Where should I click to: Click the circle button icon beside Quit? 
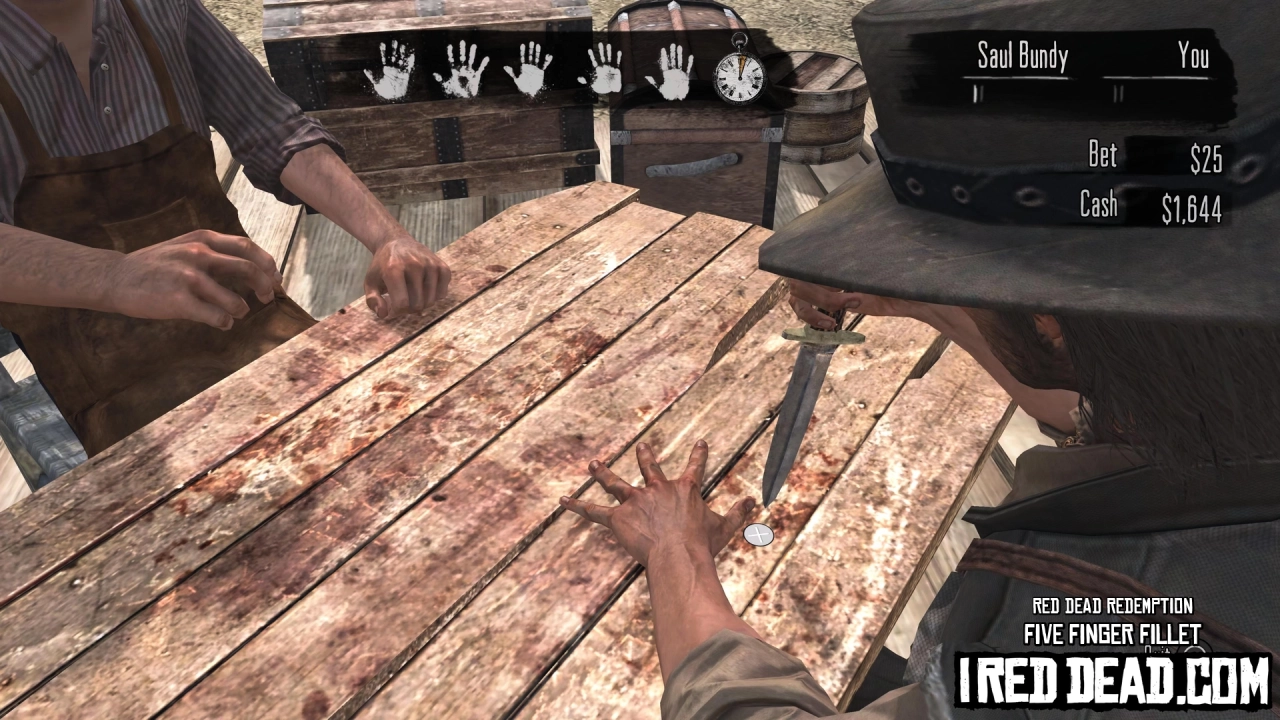[x=1193, y=651]
